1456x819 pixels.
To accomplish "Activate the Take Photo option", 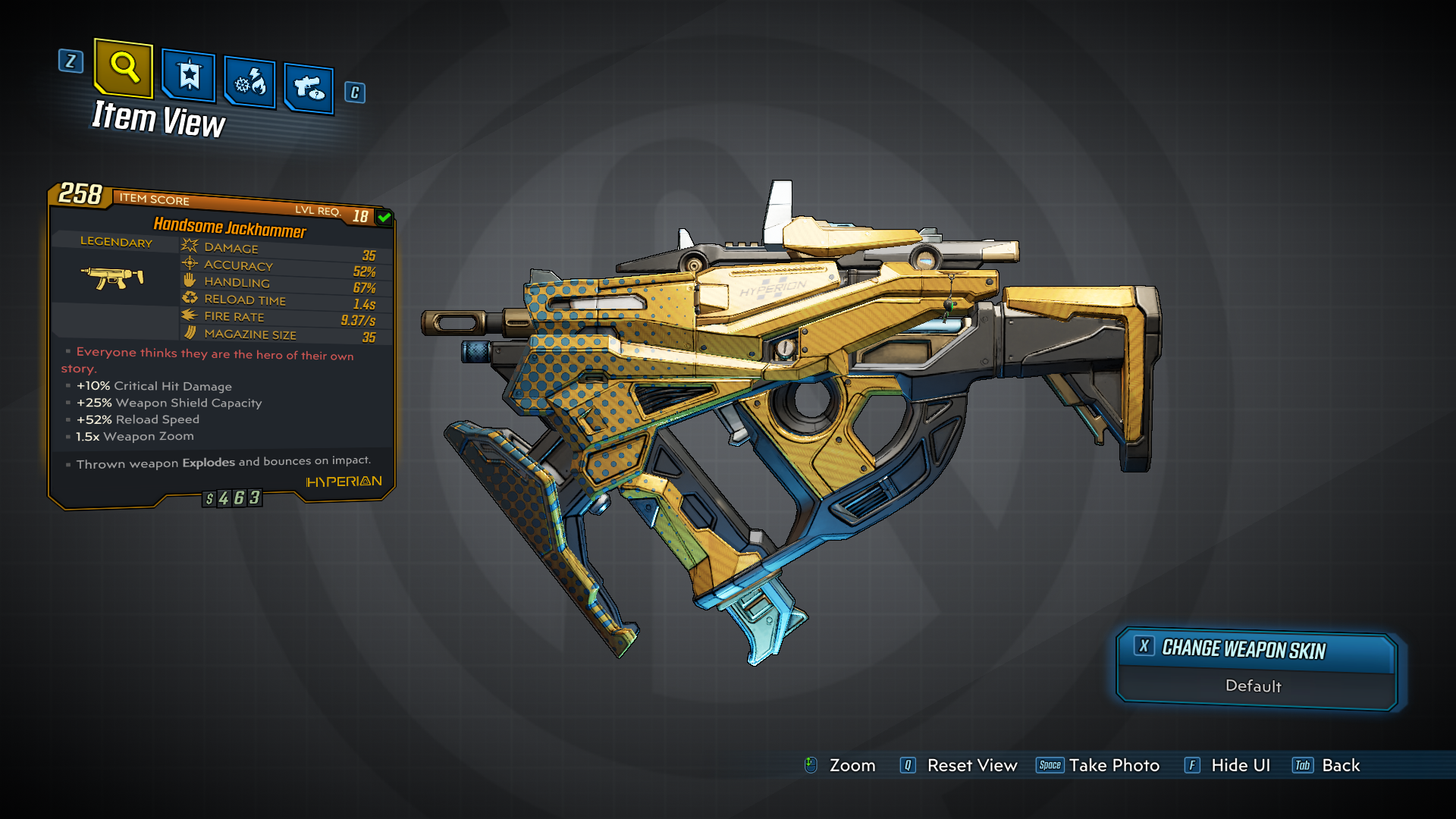I will click(x=1098, y=765).
